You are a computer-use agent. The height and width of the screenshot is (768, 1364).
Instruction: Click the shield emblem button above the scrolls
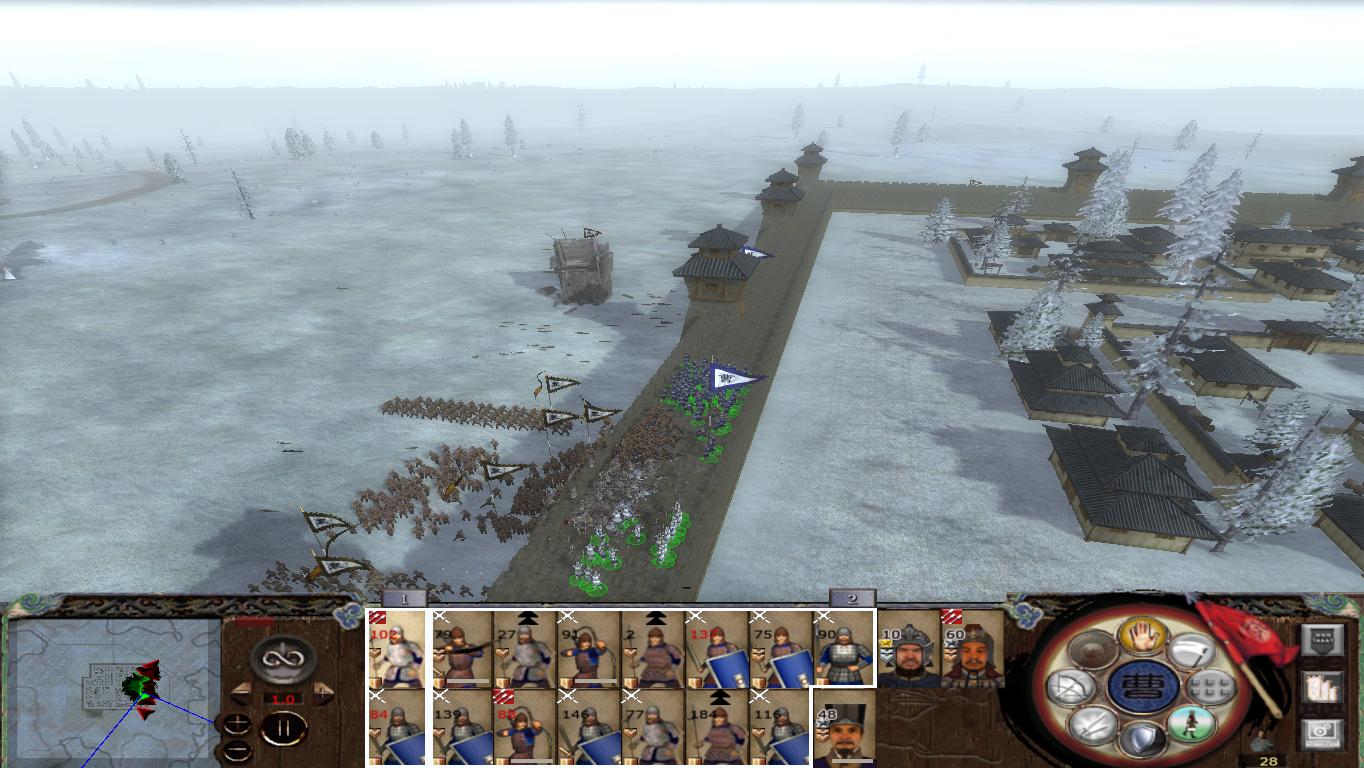[x=1323, y=639]
